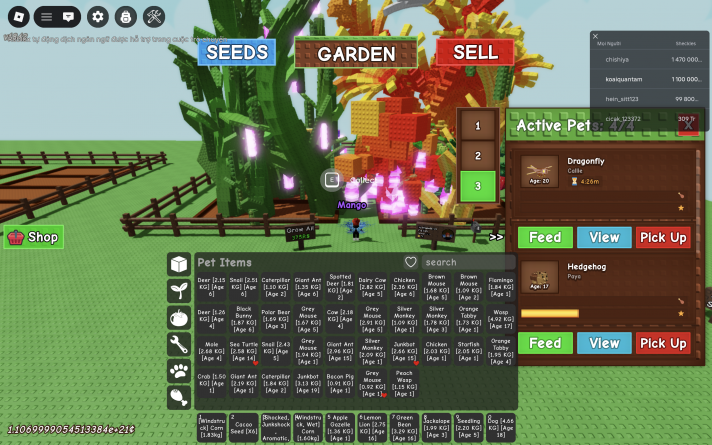Click the Pet Items search box

point(465,262)
